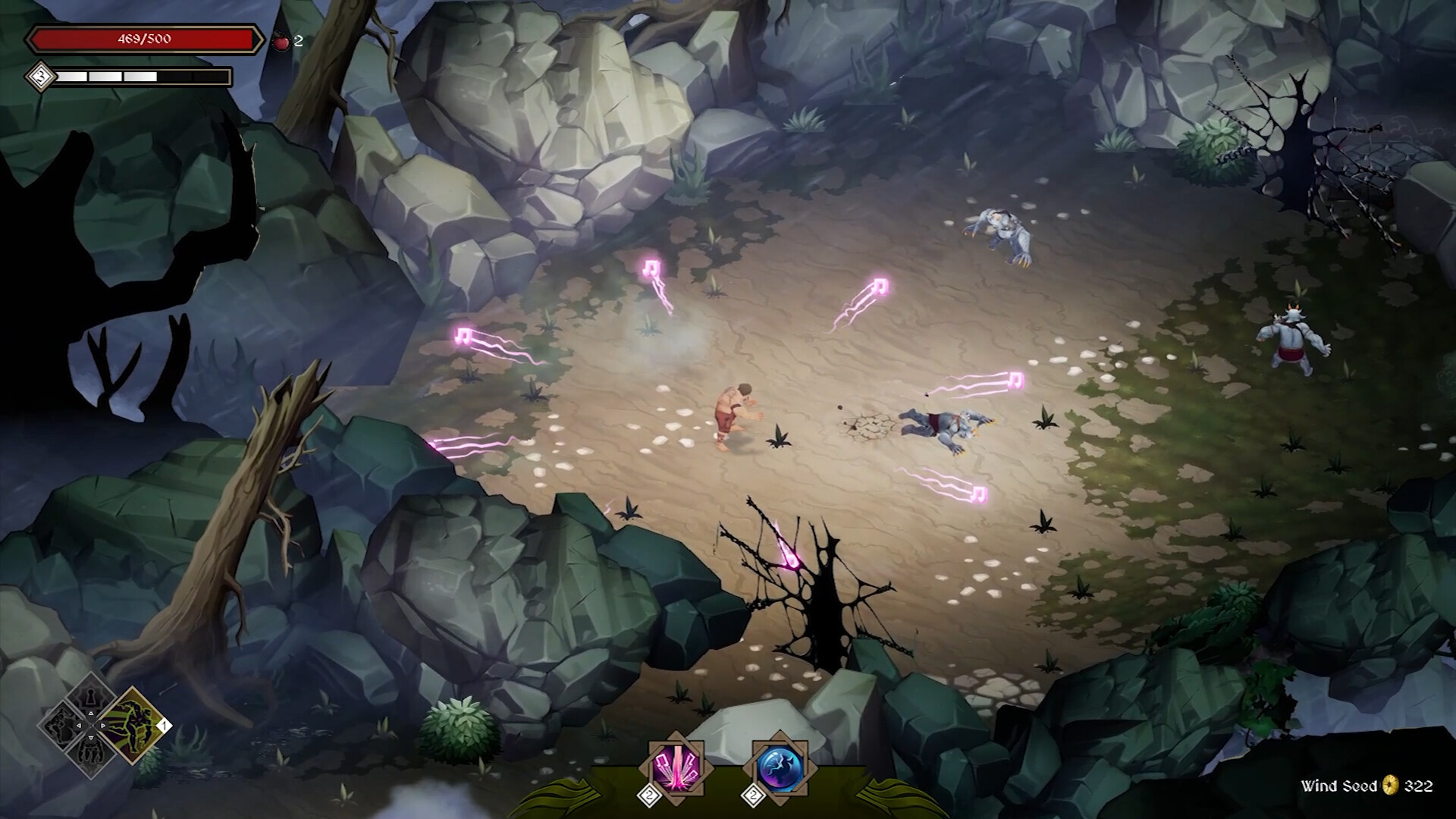Click the charge counter 1 on active skill
The height and width of the screenshot is (819, 1456).
165,726
